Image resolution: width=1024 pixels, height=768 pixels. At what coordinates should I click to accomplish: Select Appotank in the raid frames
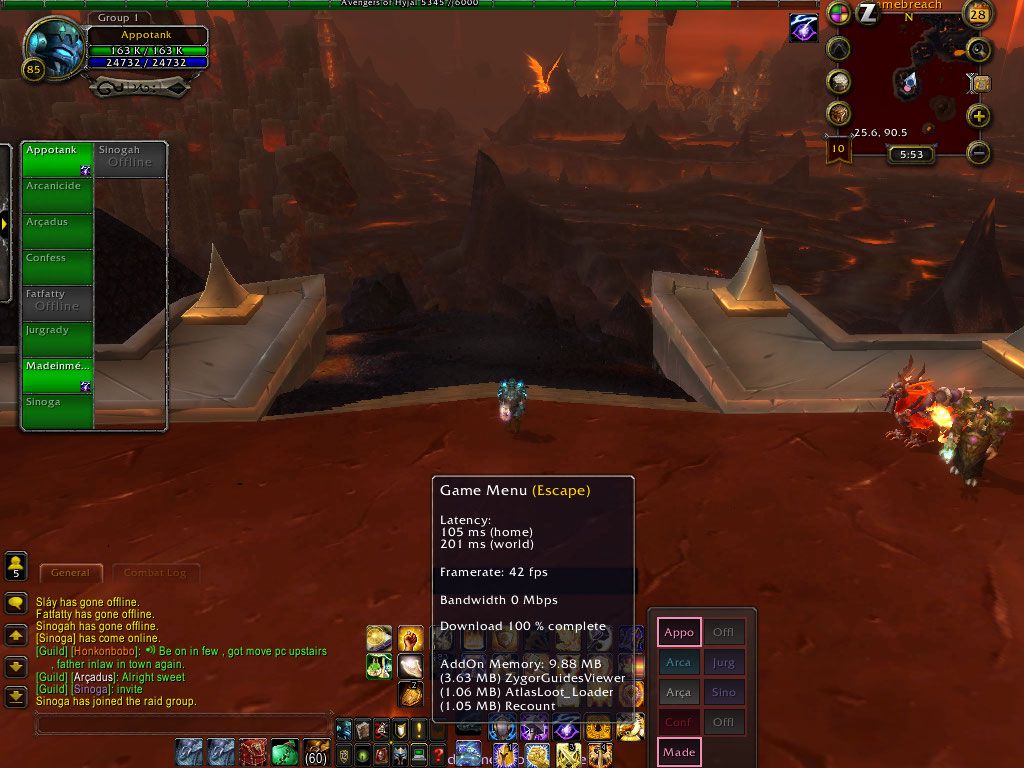point(58,160)
